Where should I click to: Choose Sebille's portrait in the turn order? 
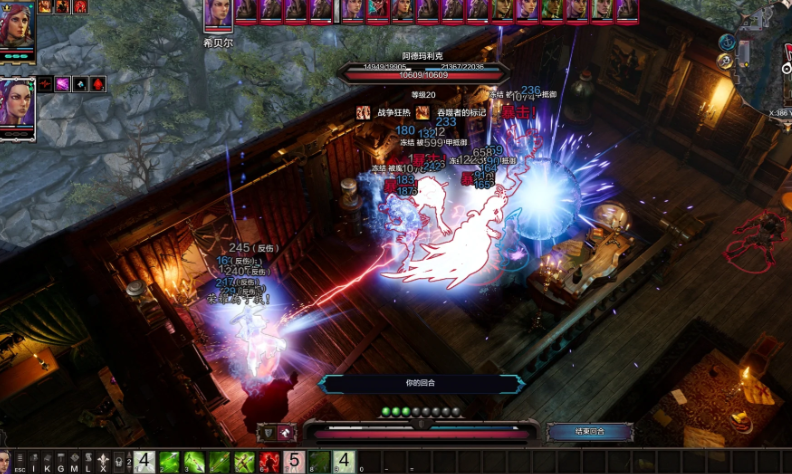pyautogui.click(x=218, y=17)
